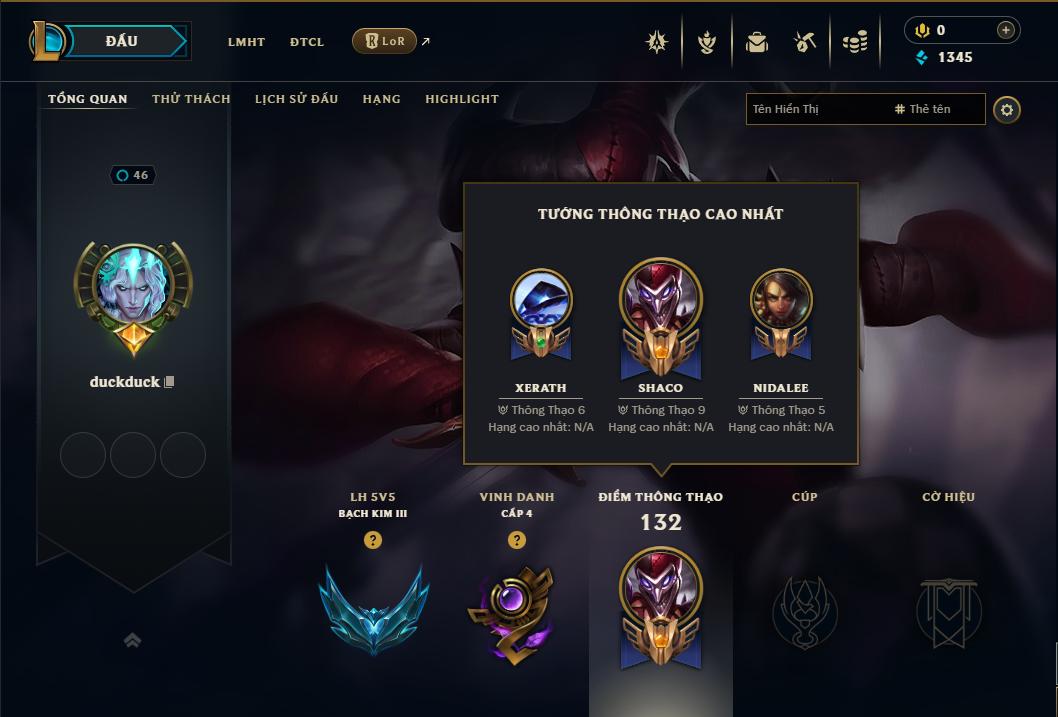This screenshot has height=717, width=1058.
Task: Click the Tên Hiển Thị search field
Action: 815,109
